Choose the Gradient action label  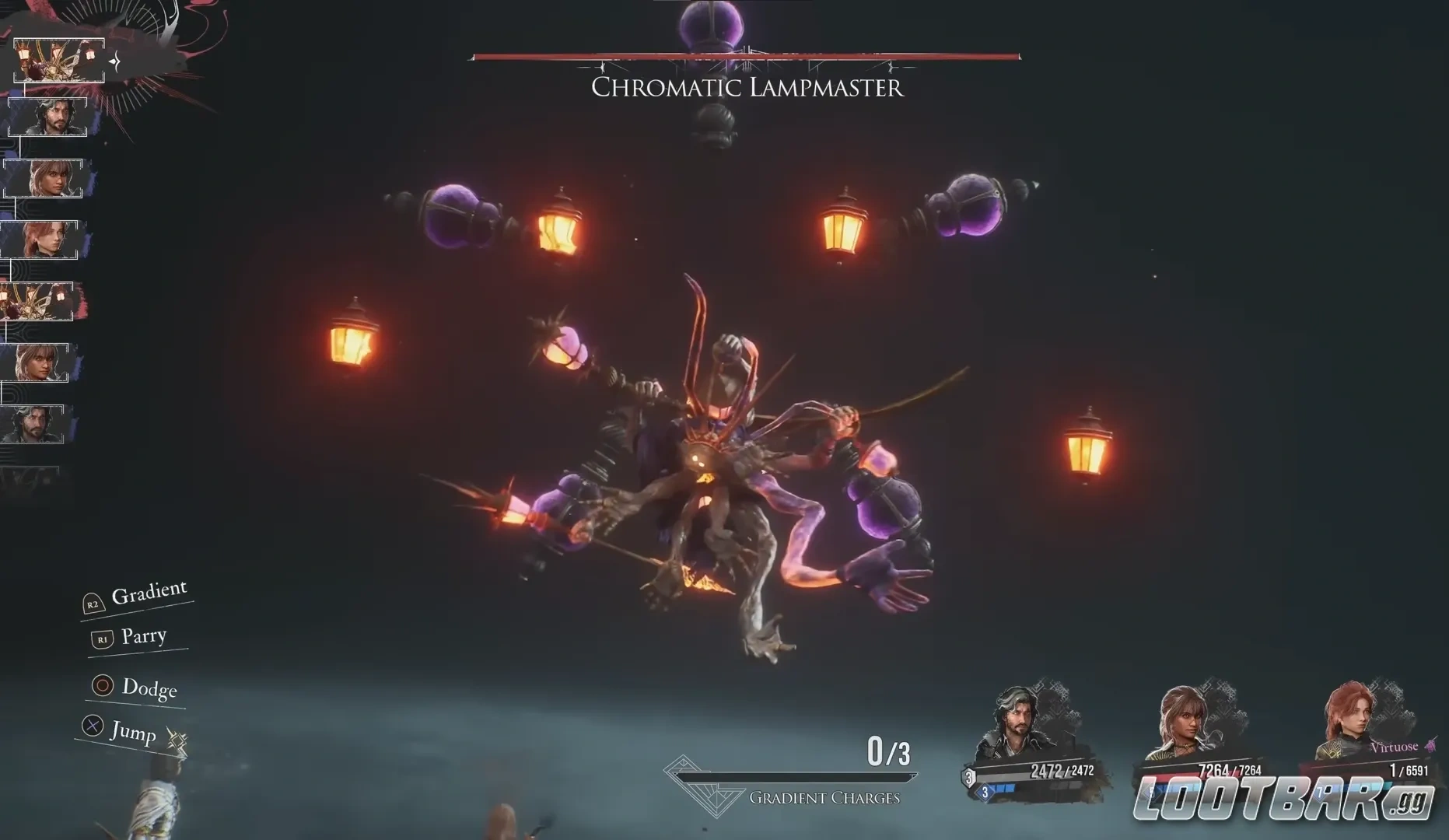[x=149, y=593]
